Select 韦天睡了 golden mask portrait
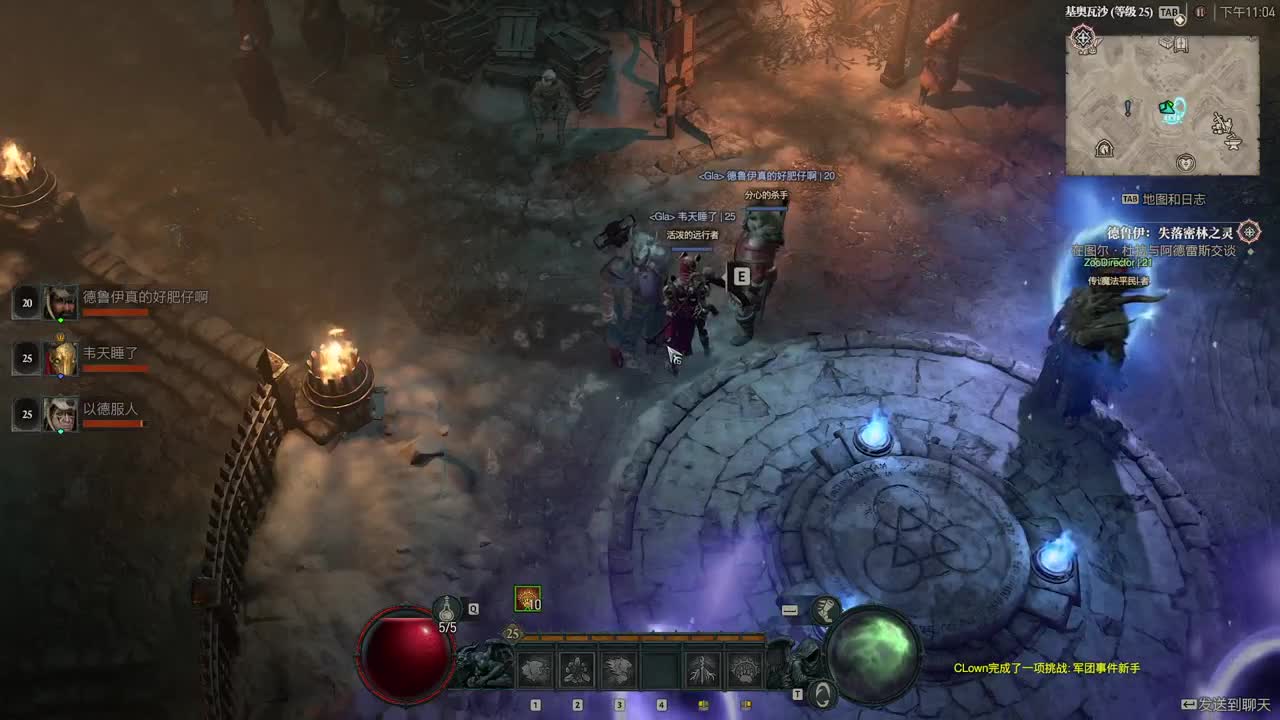The width and height of the screenshot is (1280, 720). click(x=60, y=358)
